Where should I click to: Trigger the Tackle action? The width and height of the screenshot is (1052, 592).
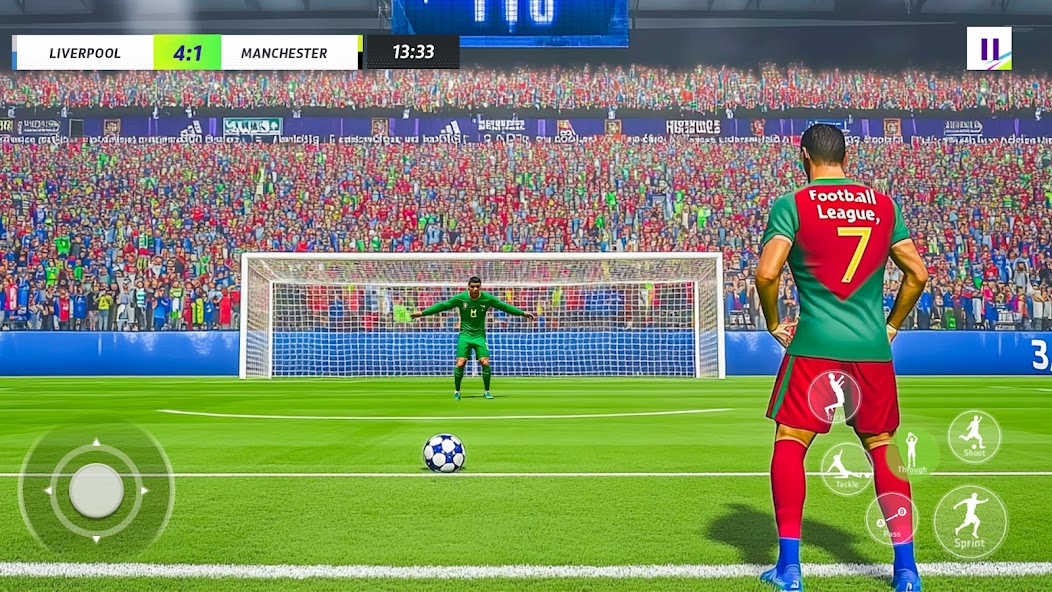click(846, 468)
